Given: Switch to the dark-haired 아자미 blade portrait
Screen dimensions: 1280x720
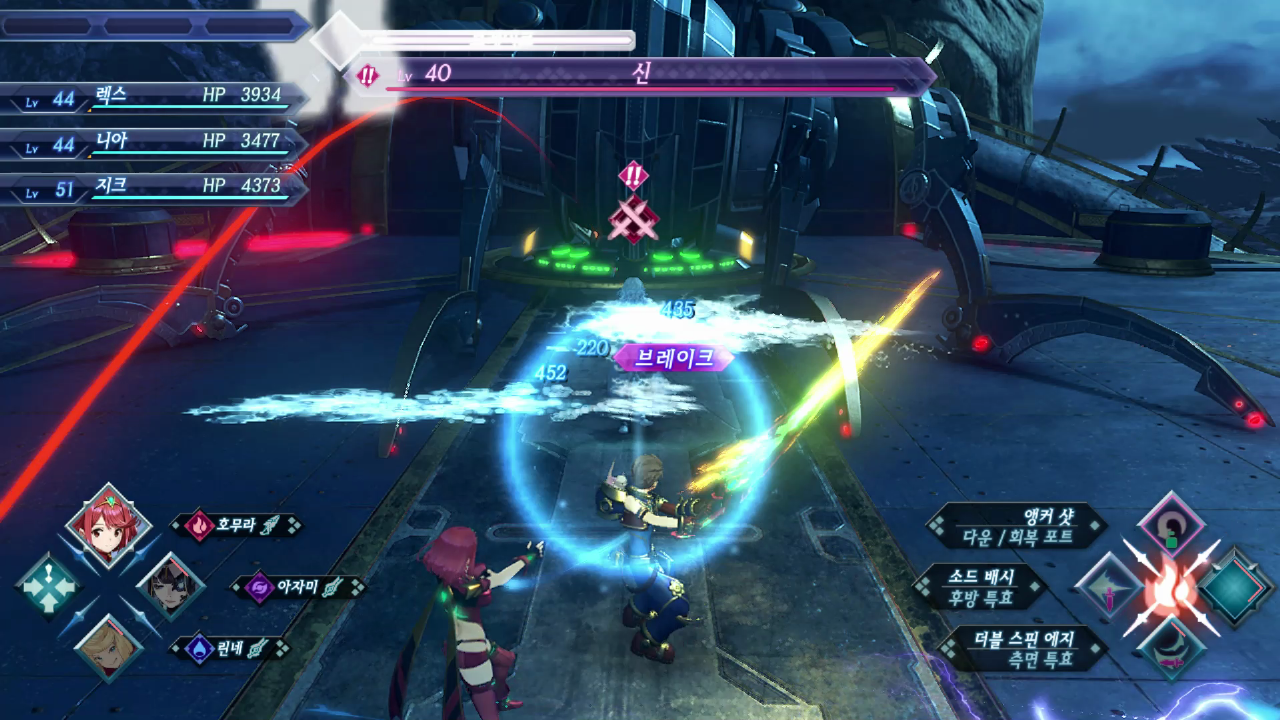Looking at the screenshot, I should click(x=170, y=587).
